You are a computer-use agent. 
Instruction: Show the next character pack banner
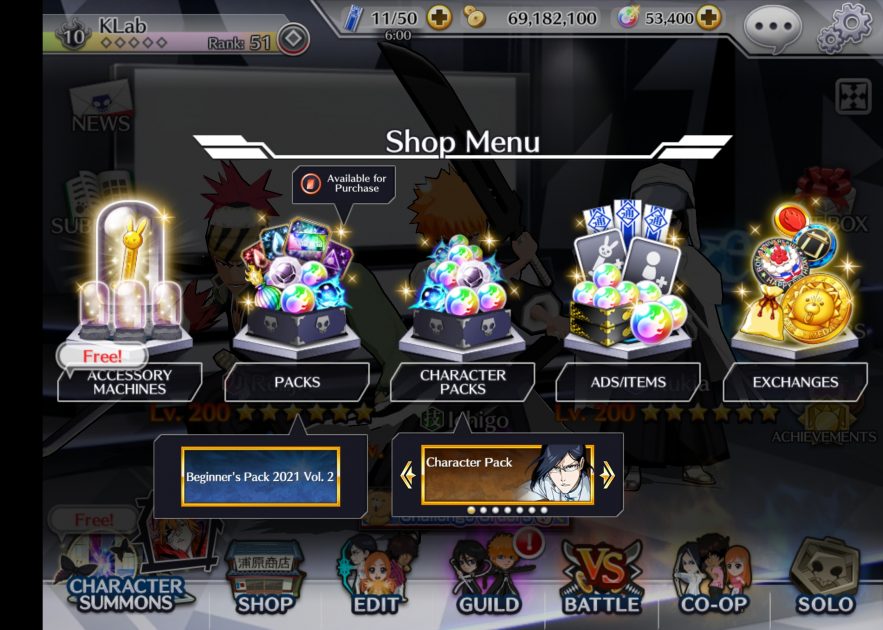(x=607, y=475)
